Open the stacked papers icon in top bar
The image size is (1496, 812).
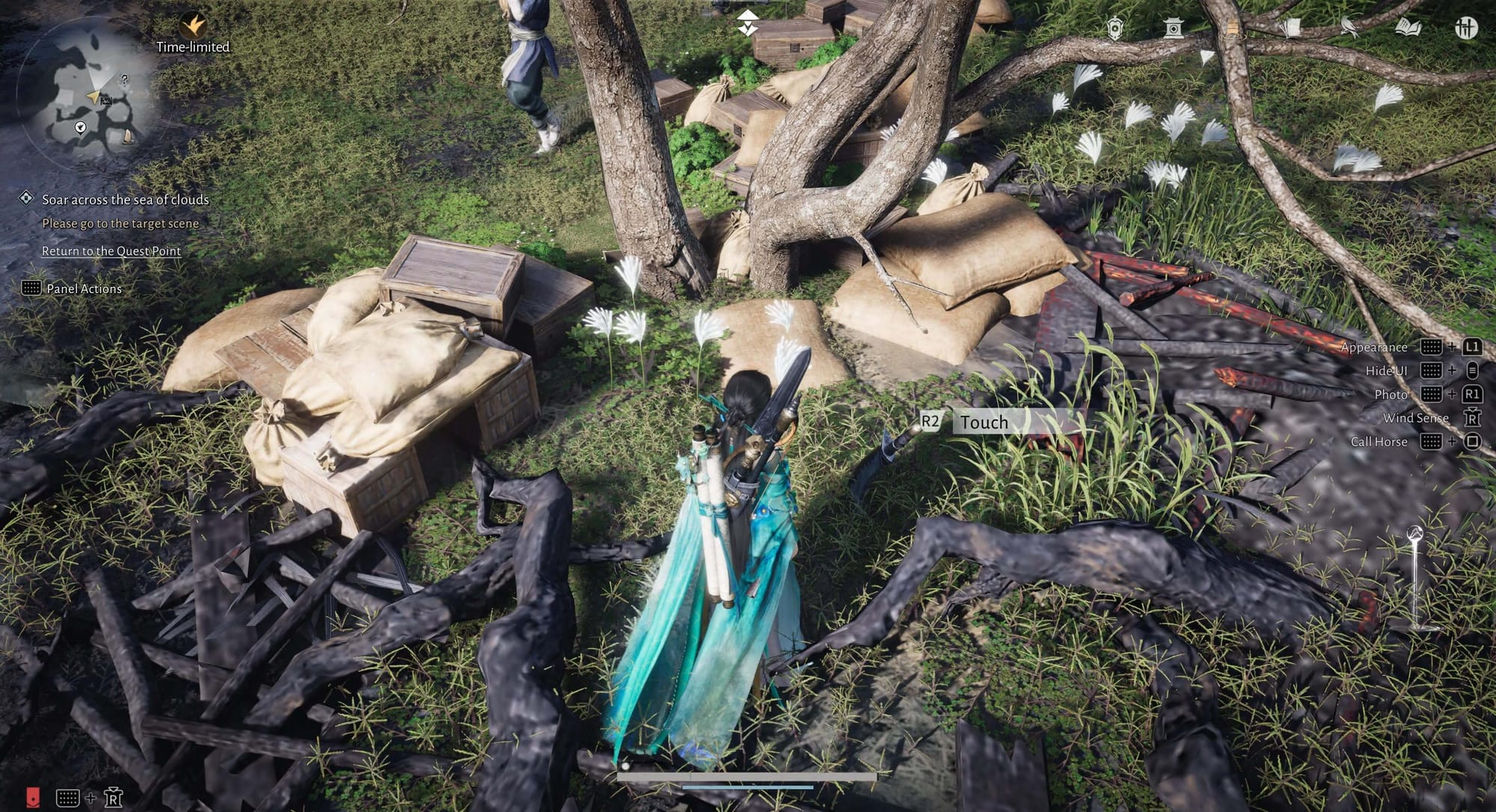(1290, 28)
